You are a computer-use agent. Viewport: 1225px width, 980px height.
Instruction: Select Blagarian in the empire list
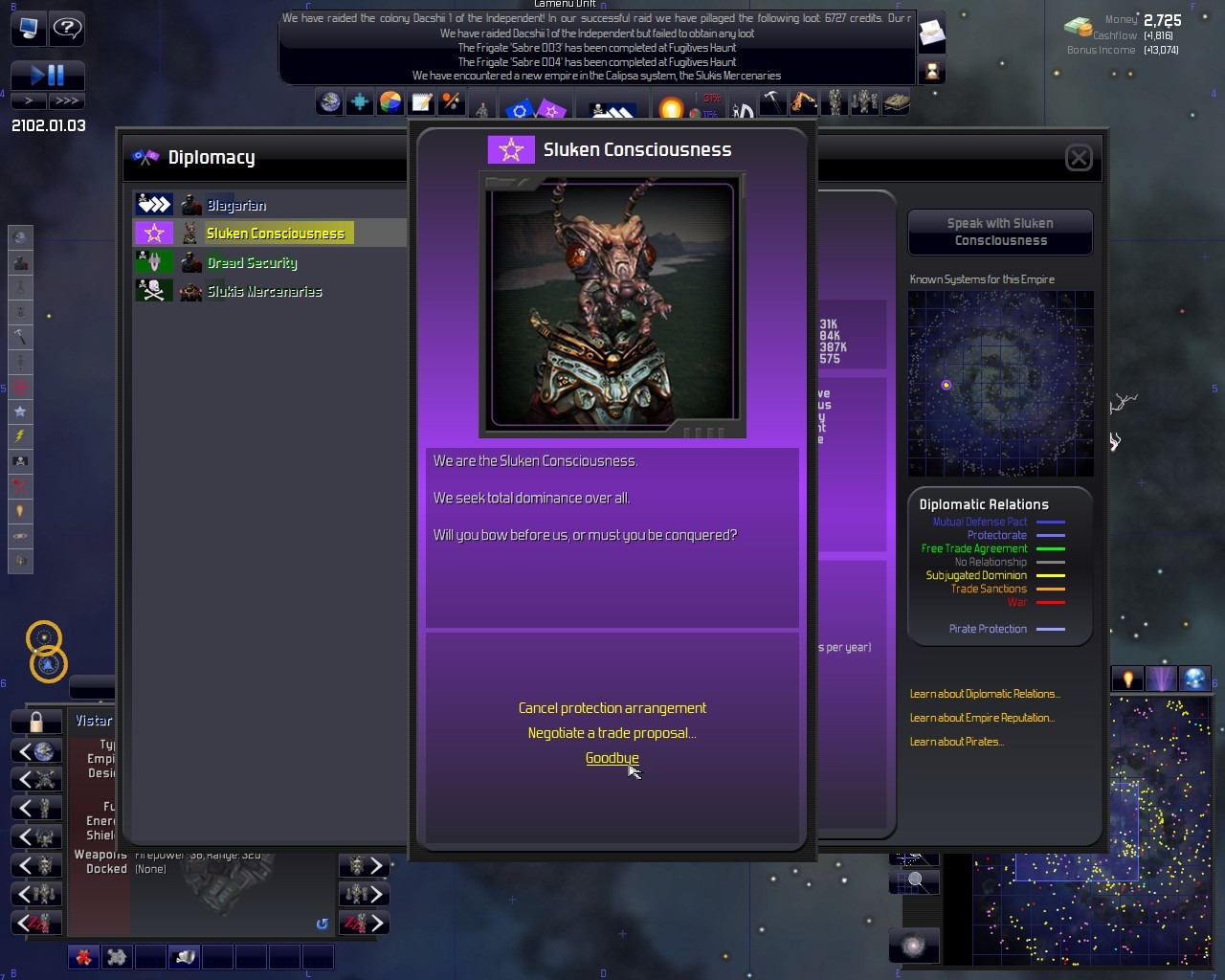pyautogui.click(x=236, y=205)
